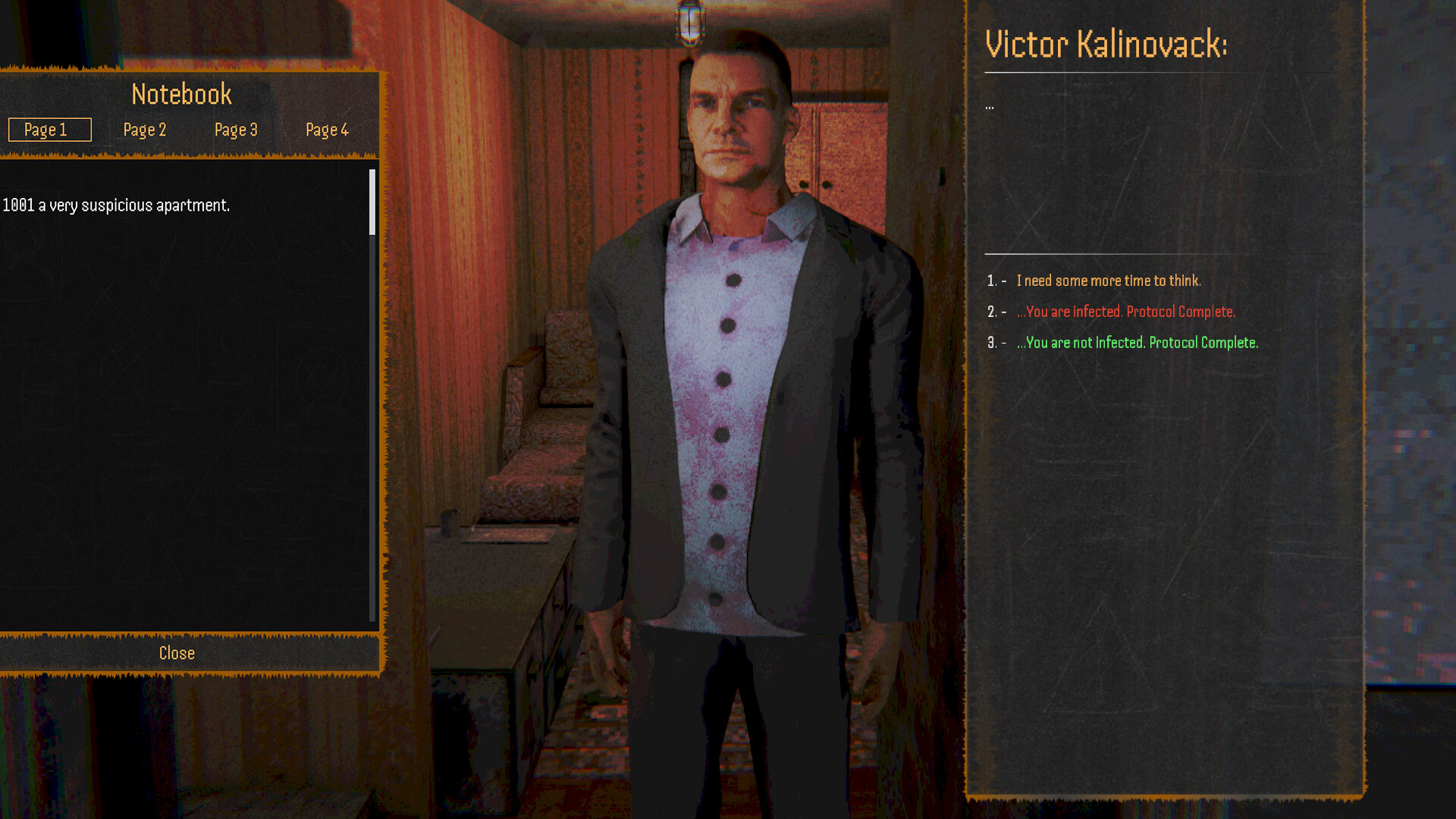Click the note "1001 a very suspicious apartment"
This screenshot has width=1456, height=819.
[115, 204]
